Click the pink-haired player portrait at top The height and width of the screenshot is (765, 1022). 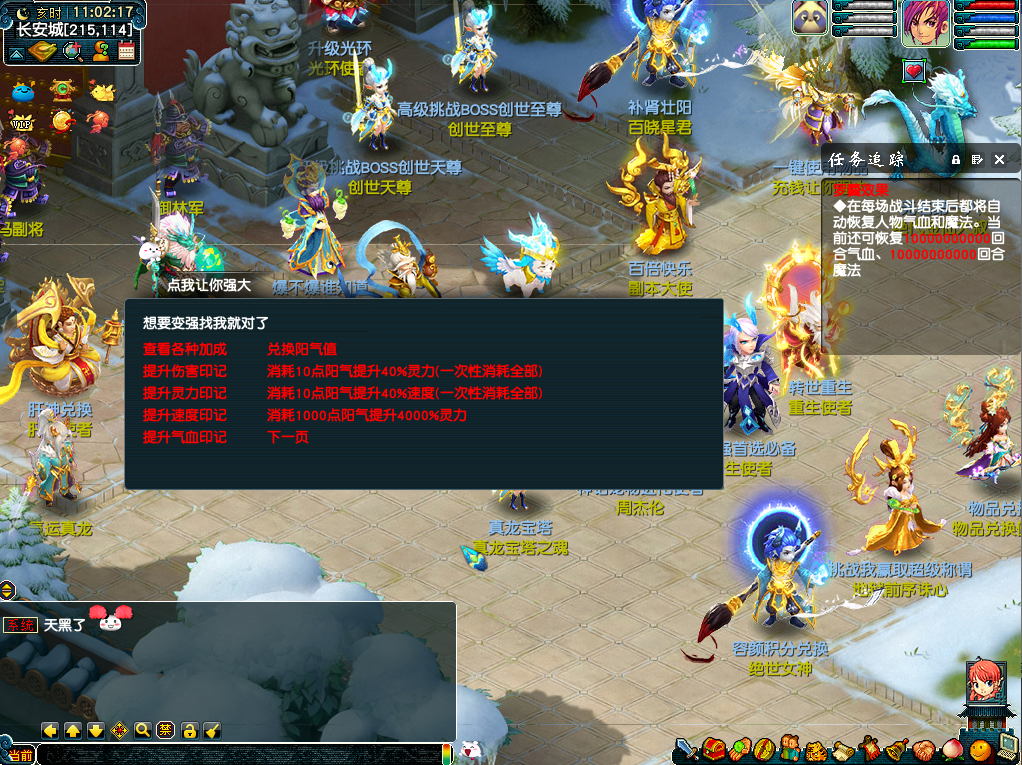[x=925, y=22]
